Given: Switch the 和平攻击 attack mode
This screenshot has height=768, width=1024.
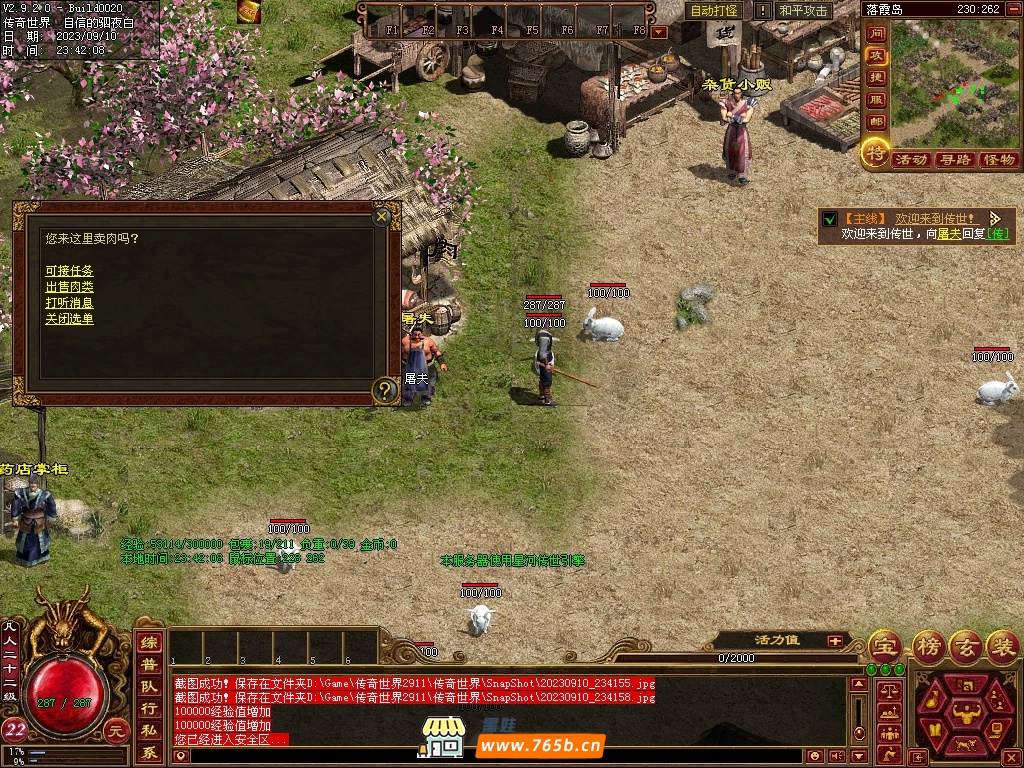Looking at the screenshot, I should pos(803,11).
